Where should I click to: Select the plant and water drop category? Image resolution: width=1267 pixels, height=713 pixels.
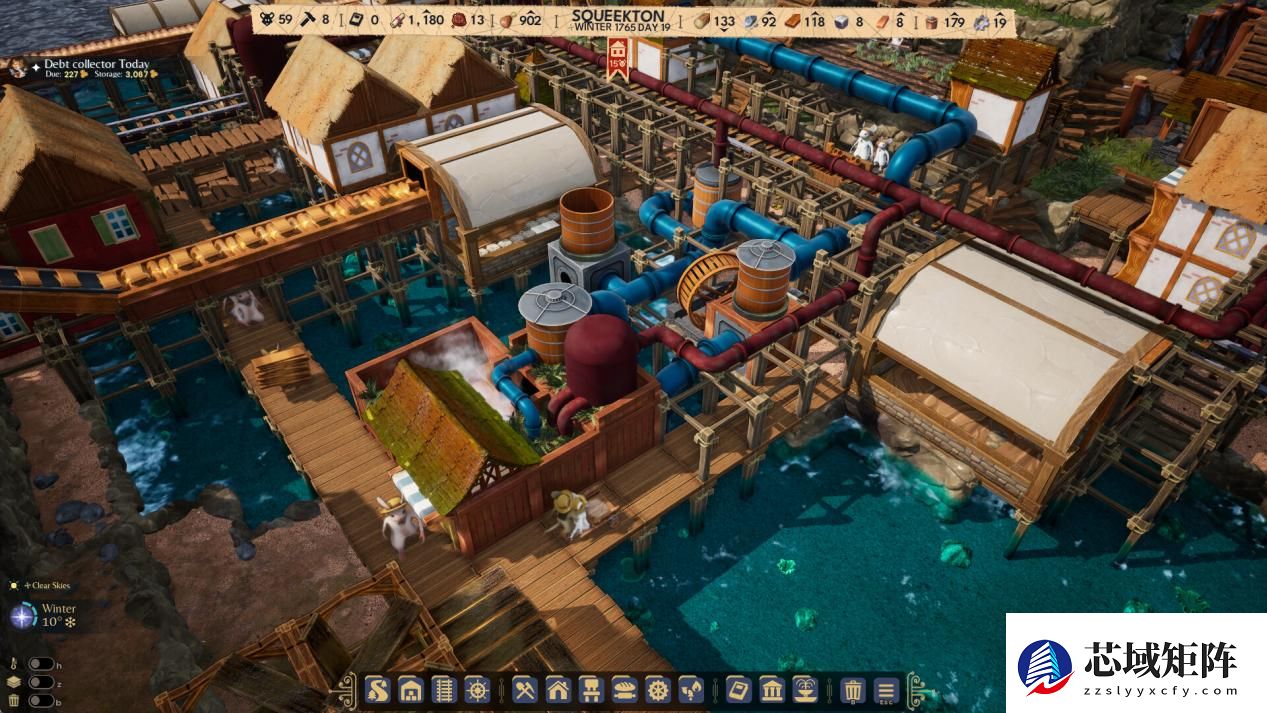[x=690, y=689]
